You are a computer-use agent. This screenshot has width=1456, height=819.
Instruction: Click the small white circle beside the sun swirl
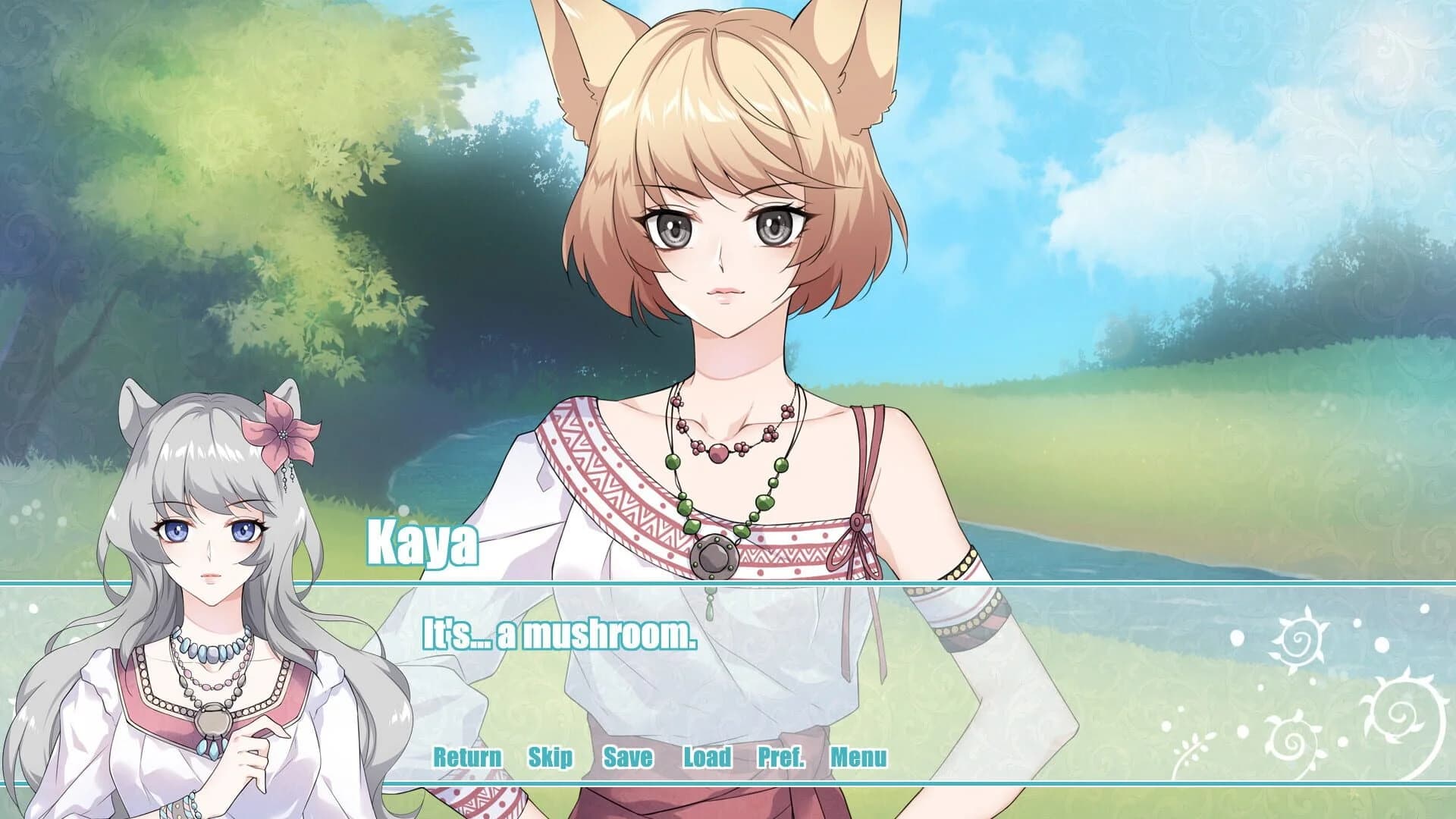coord(1237,637)
